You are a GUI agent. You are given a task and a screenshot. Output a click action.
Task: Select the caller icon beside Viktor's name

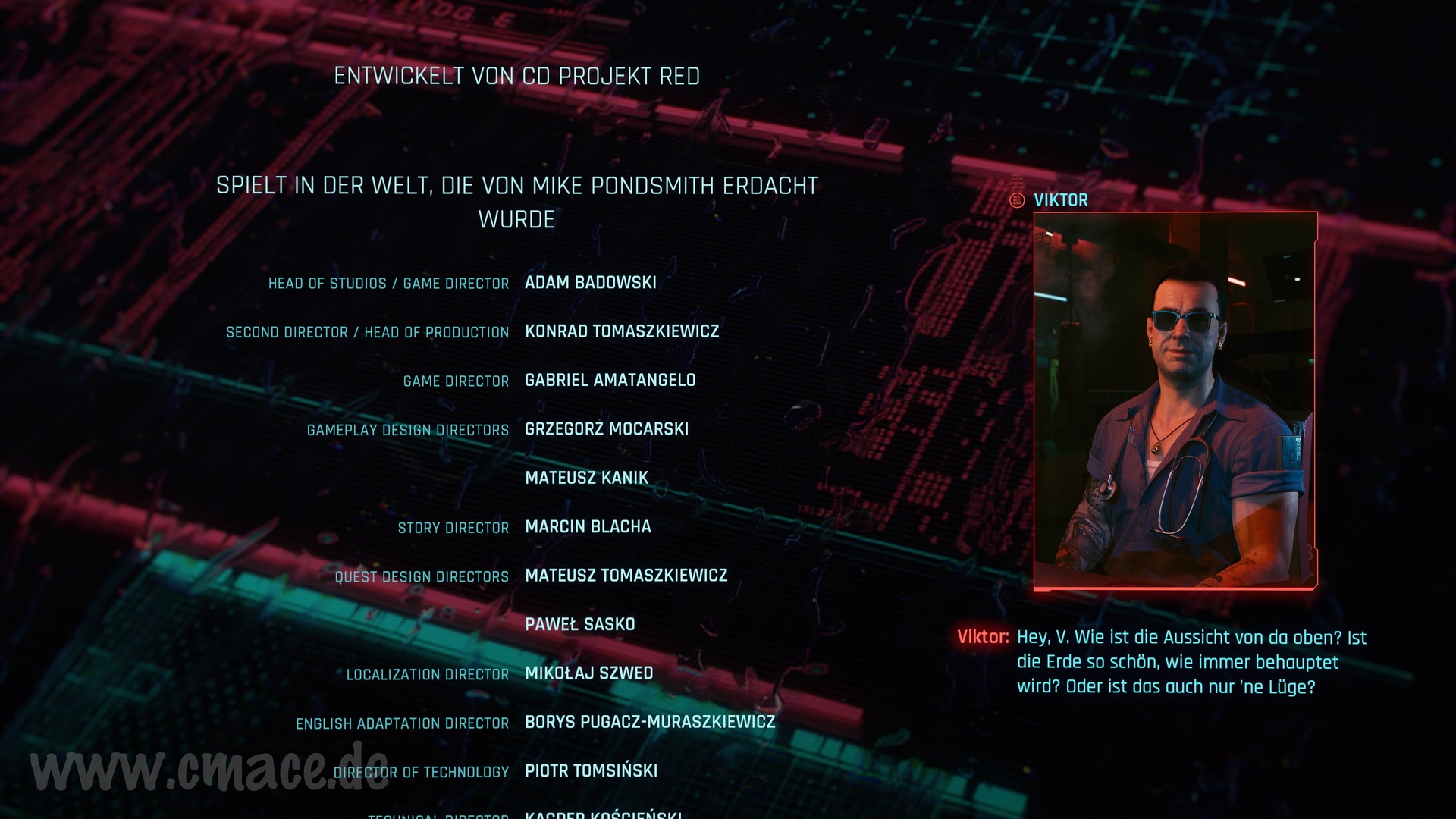(1018, 200)
